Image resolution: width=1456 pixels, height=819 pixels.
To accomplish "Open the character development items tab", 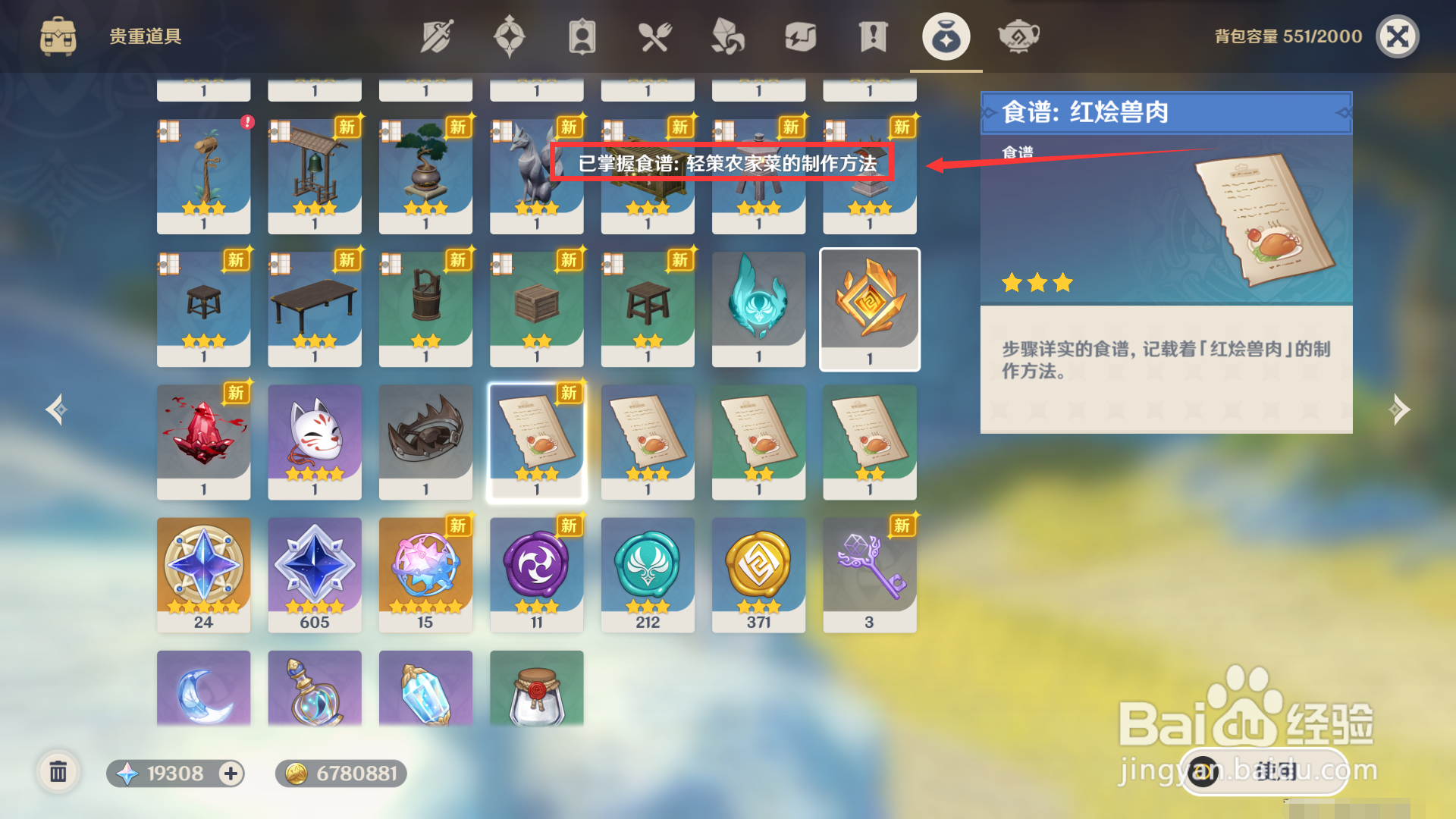I will pos(582,35).
